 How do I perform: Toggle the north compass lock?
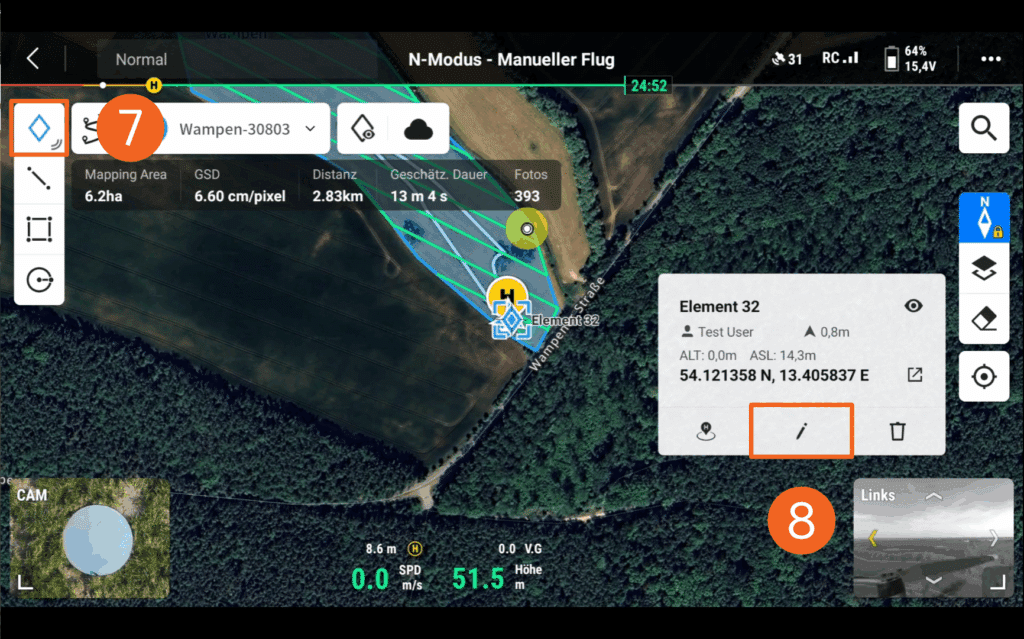pyautogui.click(x=984, y=217)
